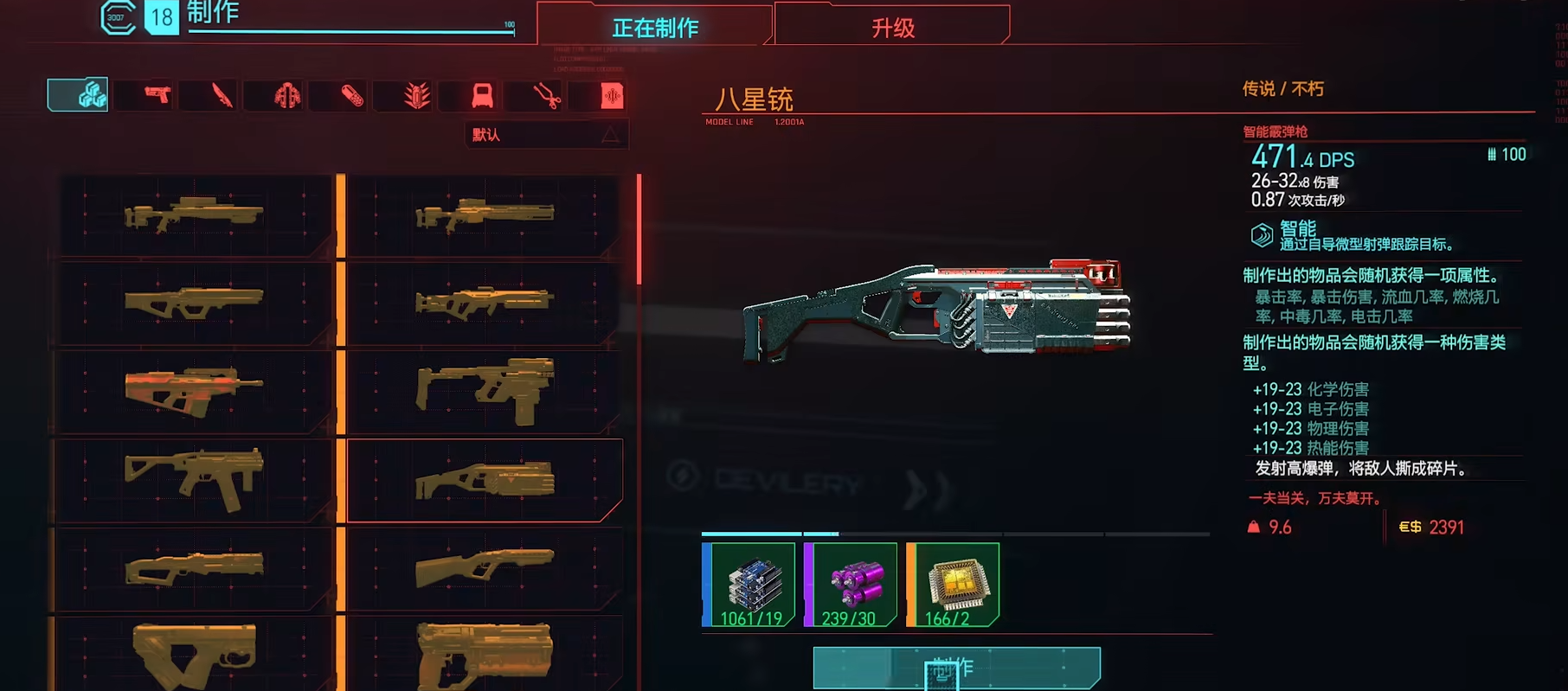Switch to the 正在制作 tab
Viewport: 1568px width, 691px height.
[654, 28]
